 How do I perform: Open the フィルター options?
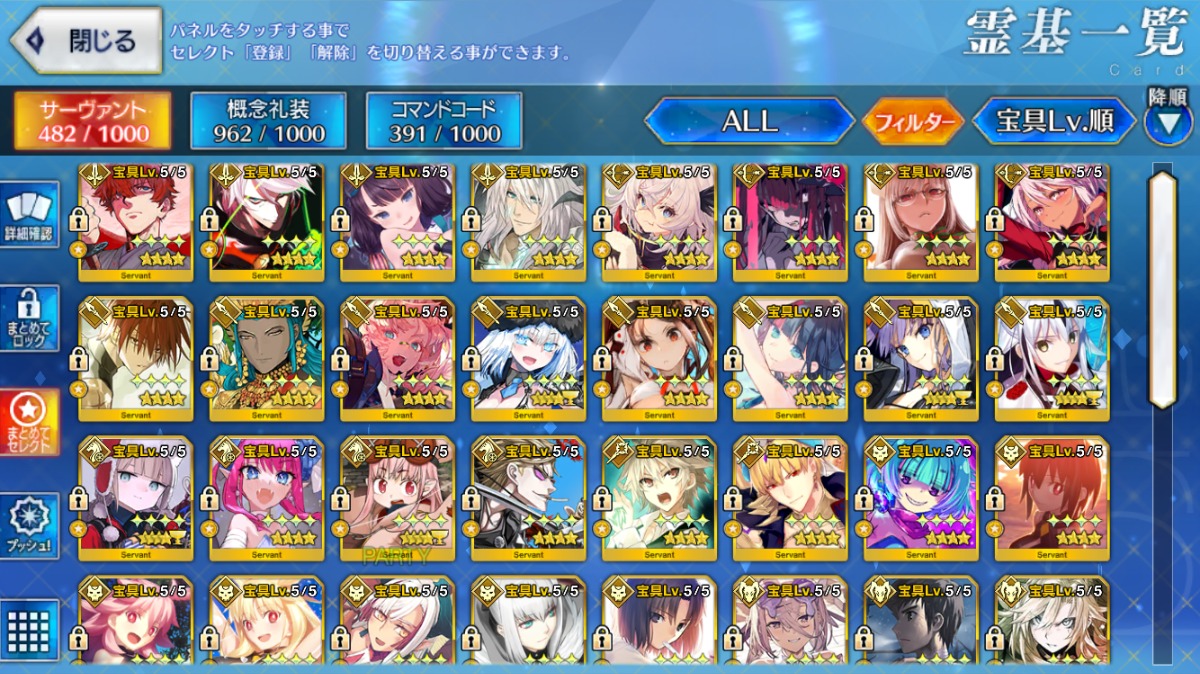[x=913, y=123]
